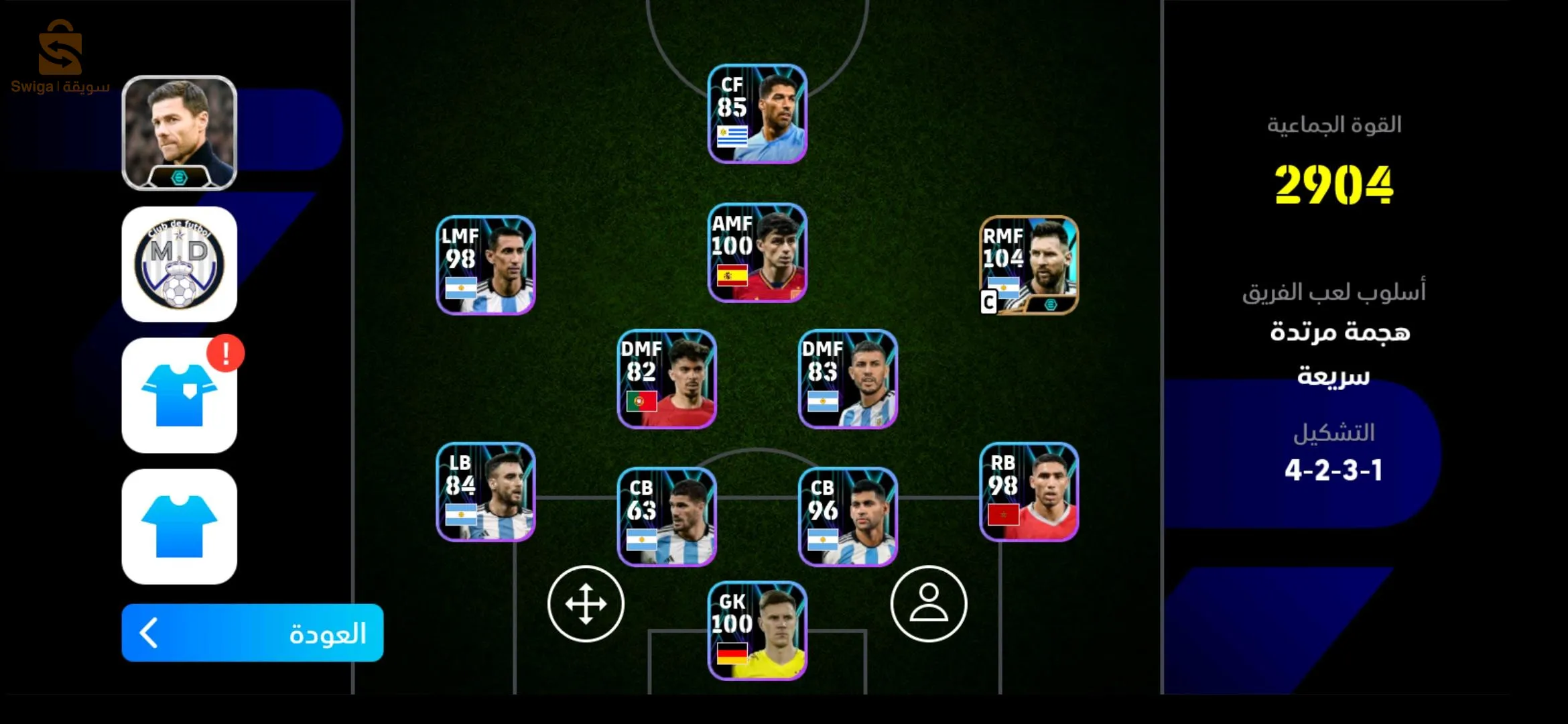Pick the DMF 83 Argentina player card
Image resolution: width=1568 pixels, height=724 pixels.
pyautogui.click(x=848, y=379)
